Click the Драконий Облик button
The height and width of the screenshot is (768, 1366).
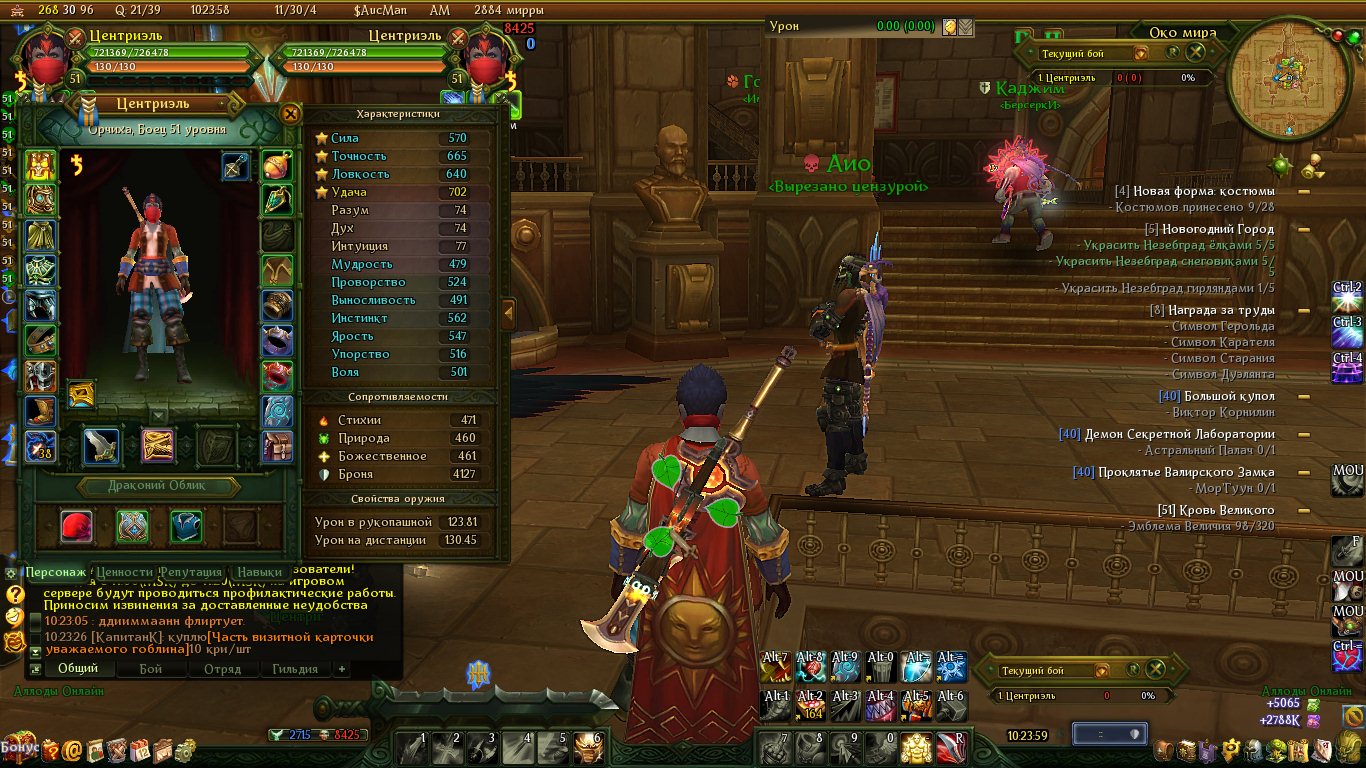160,487
